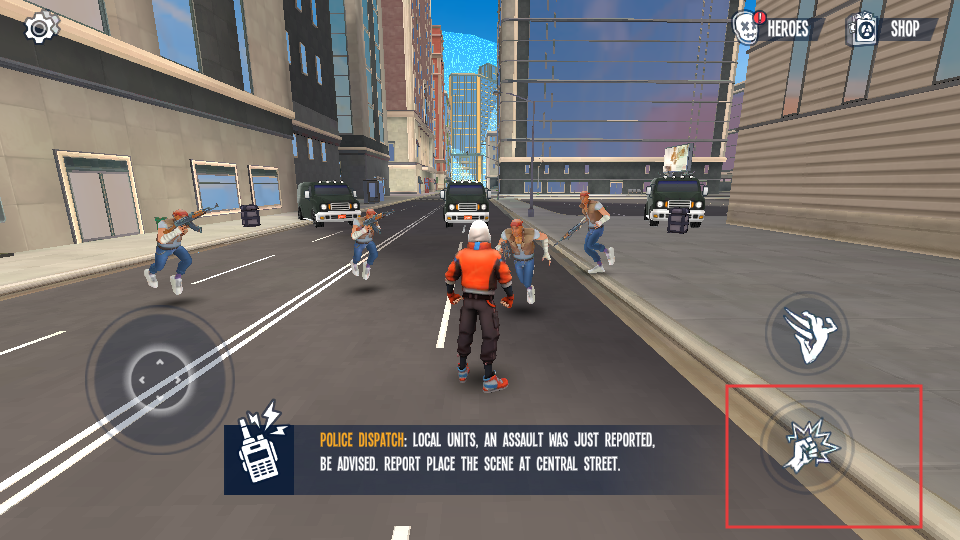This screenshot has height=540, width=960.
Task: Open the settings gear icon
Action: [x=40, y=27]
